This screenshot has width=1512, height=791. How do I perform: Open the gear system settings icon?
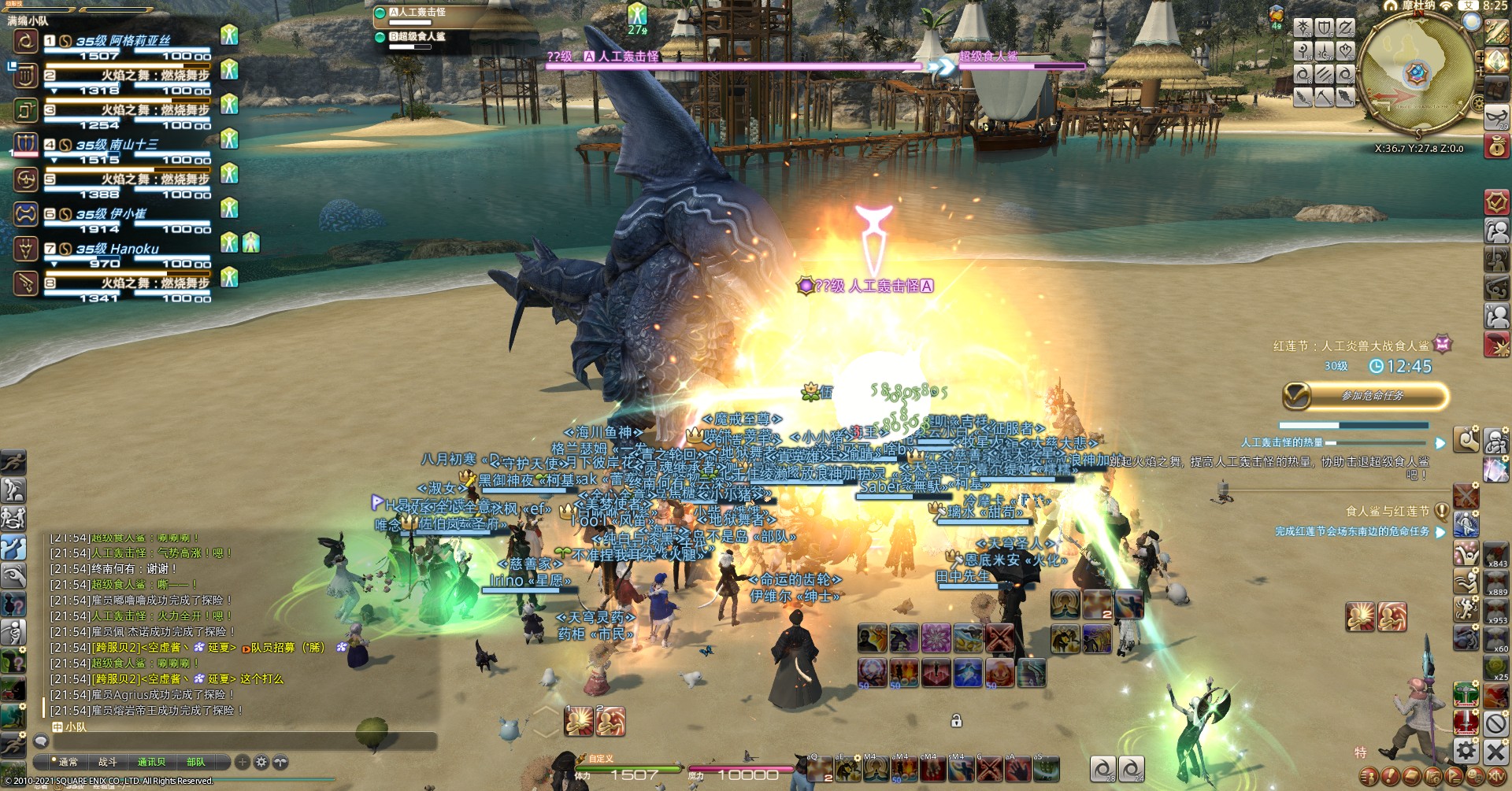(1466, 750)
